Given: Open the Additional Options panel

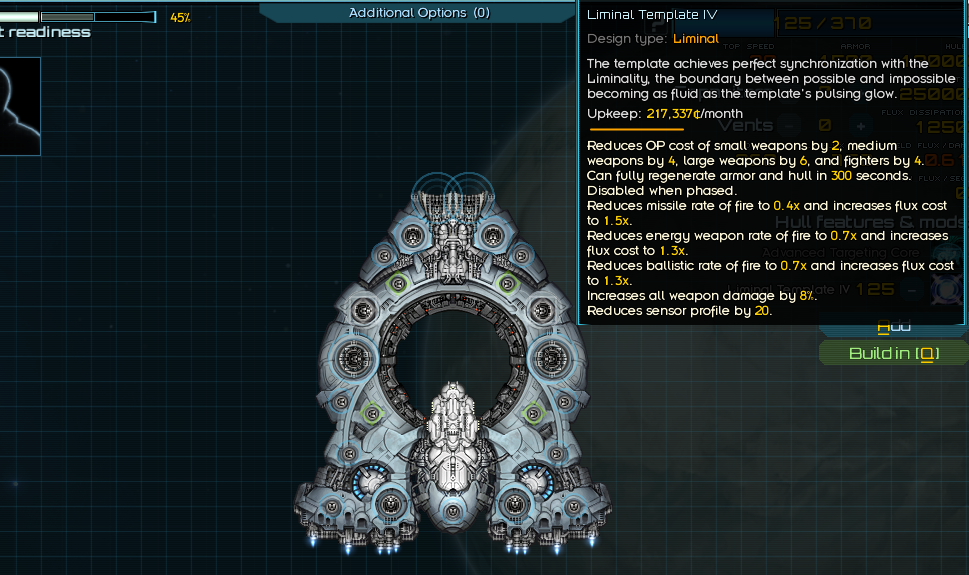Looking at the screenshot, I should 418,13.
